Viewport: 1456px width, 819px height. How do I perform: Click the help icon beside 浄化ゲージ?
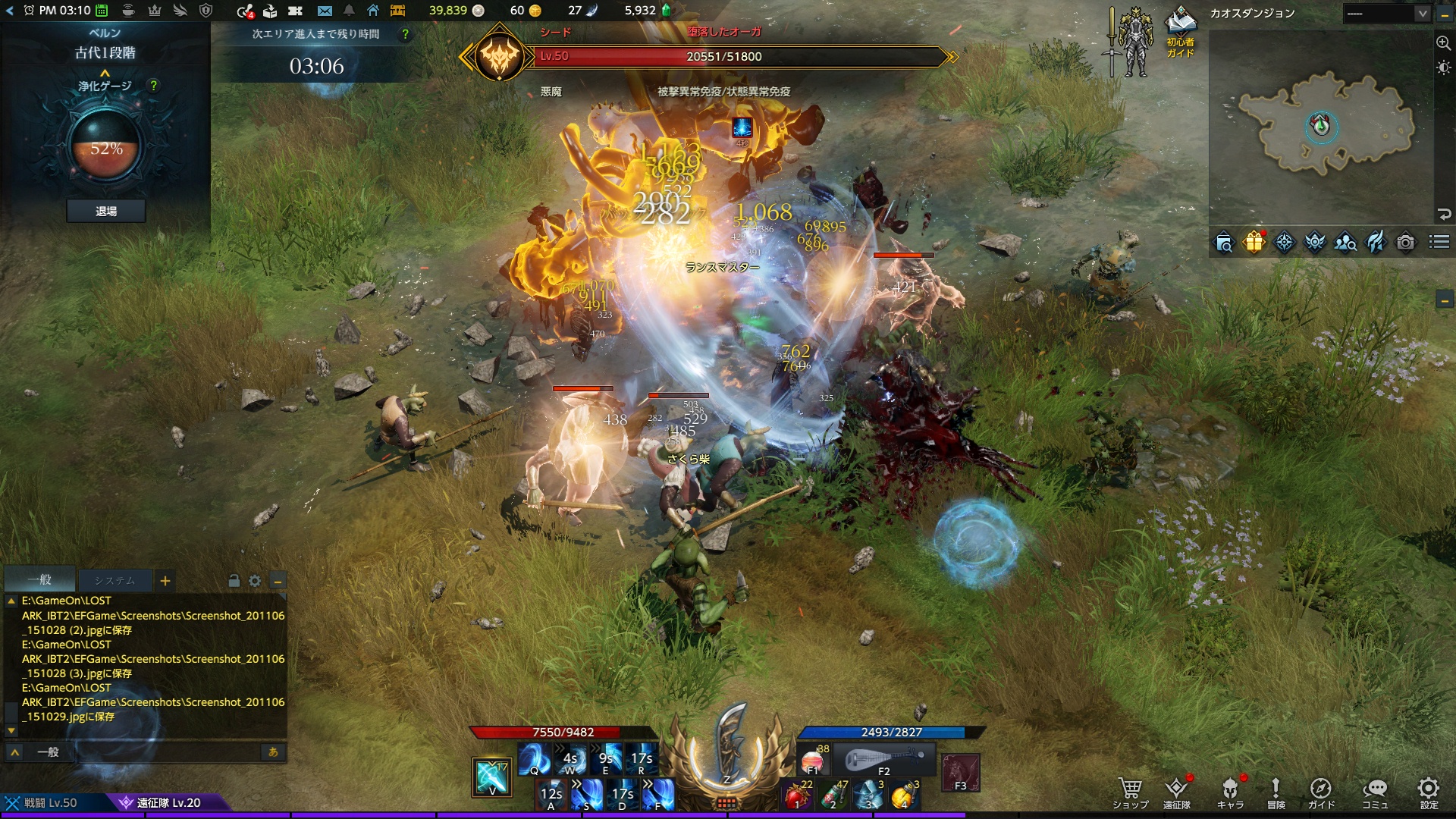click(154, 86)
